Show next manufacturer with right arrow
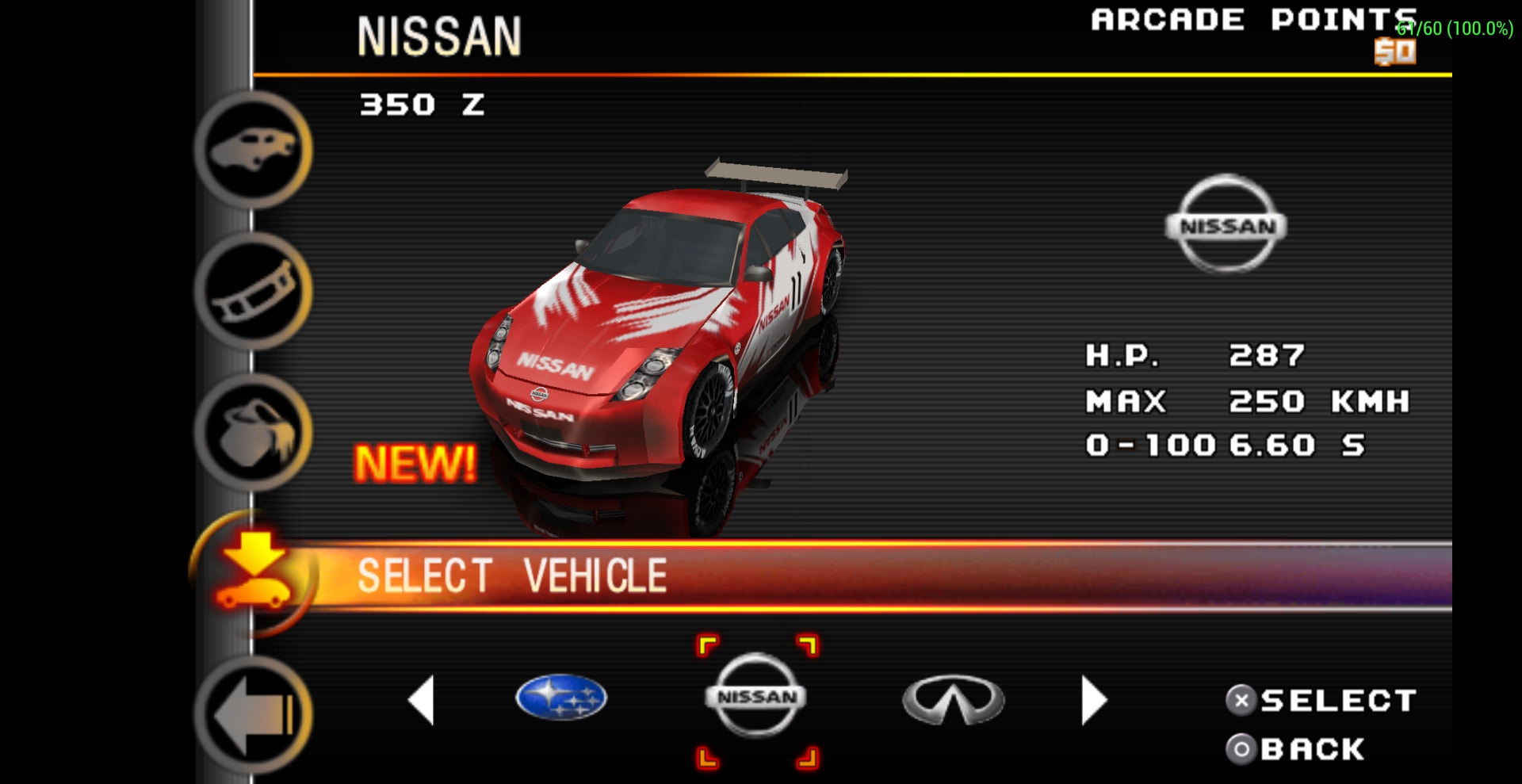1522x784 pixels. (1093, 700)
